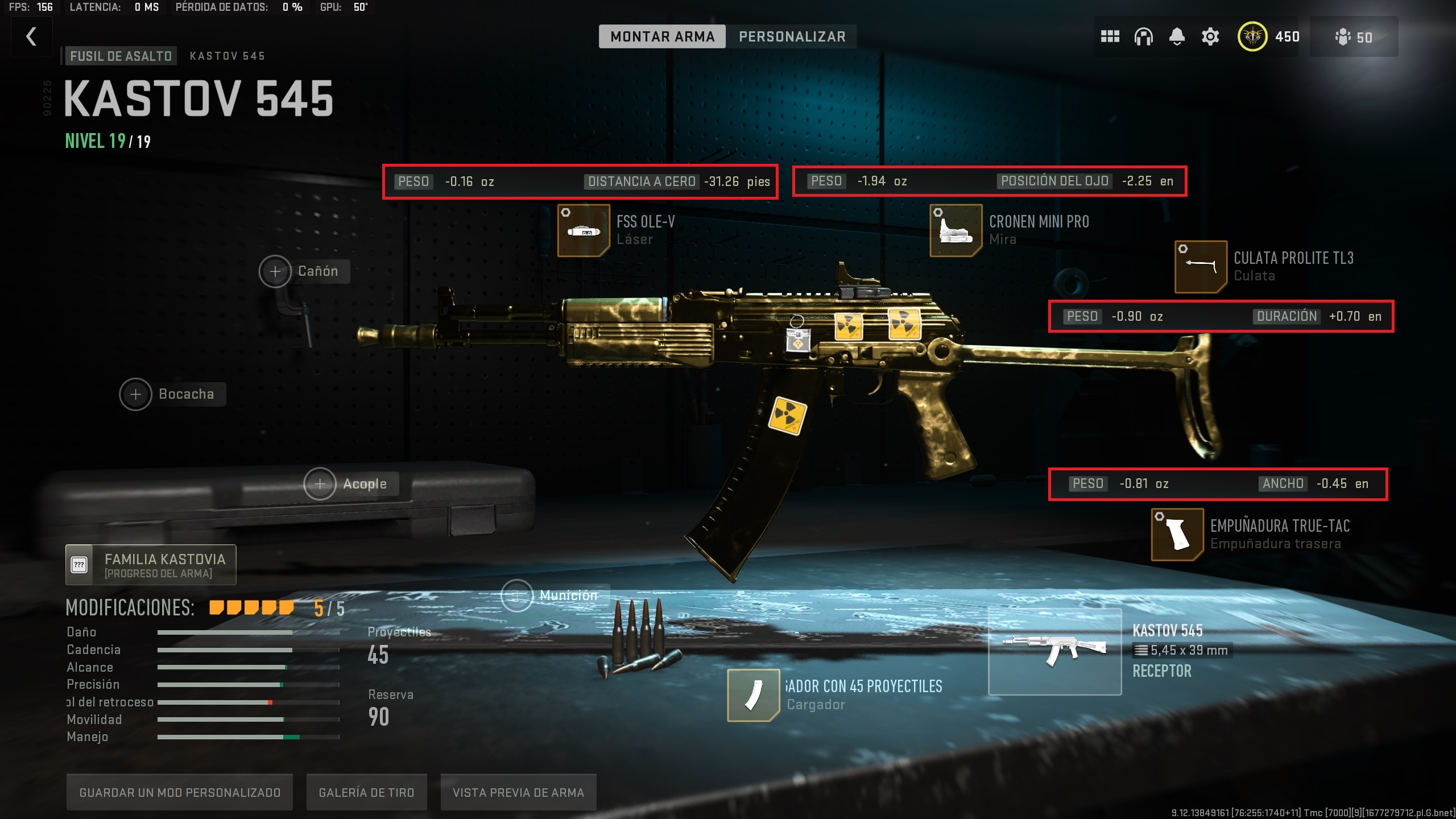Click GUARDAR UN MOD PERSONALIZADO button
This screenshot has height=819, width=1456.
pos(180,791)
